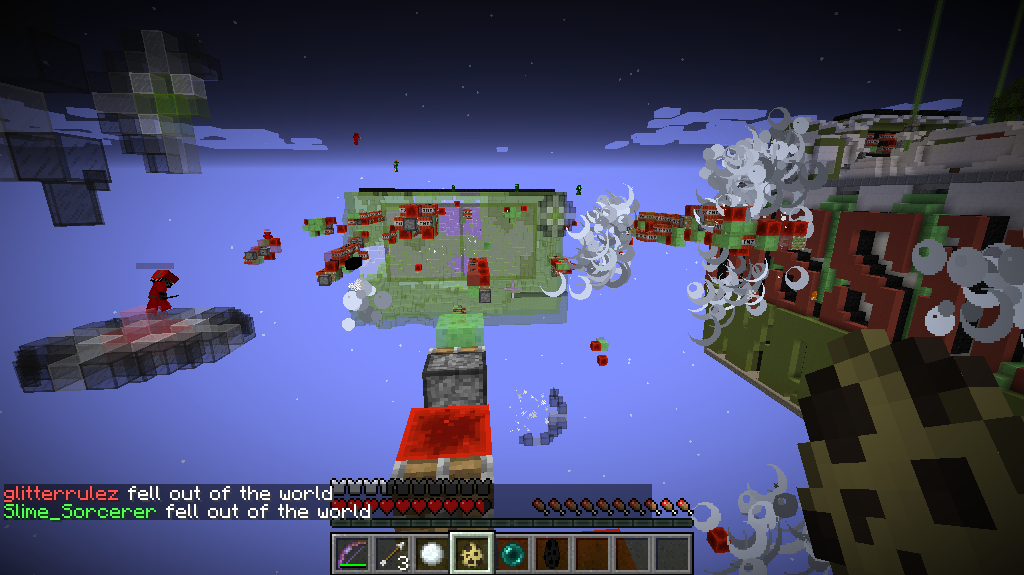
Task: Select the spawn egg hotbar slot
Action: point(471,554)
